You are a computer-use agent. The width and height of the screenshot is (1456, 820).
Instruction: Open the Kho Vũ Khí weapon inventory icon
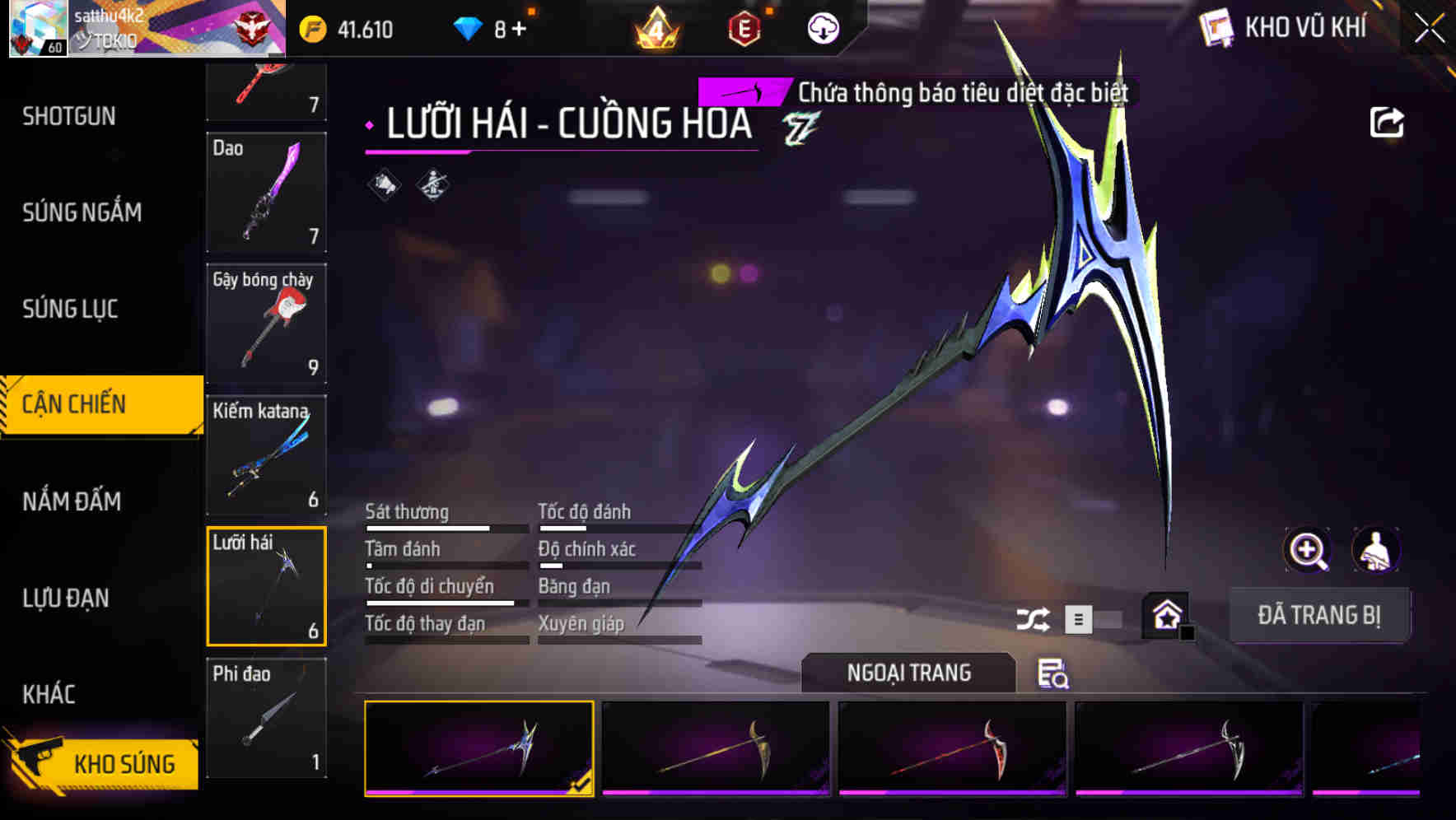point(1216,27)
